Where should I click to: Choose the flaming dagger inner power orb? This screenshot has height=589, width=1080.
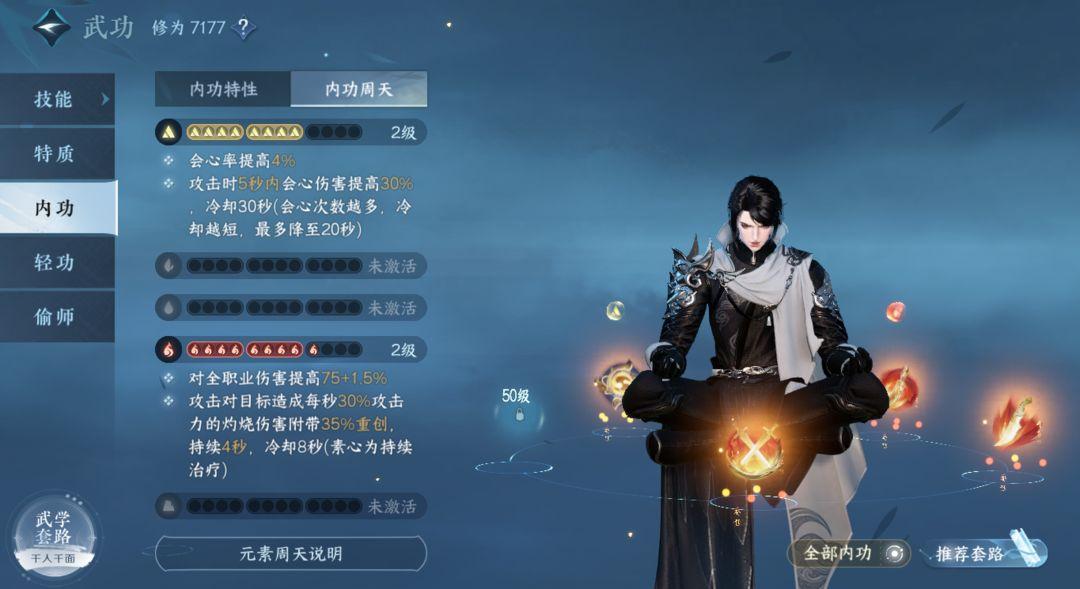[x=1014, y=421]
